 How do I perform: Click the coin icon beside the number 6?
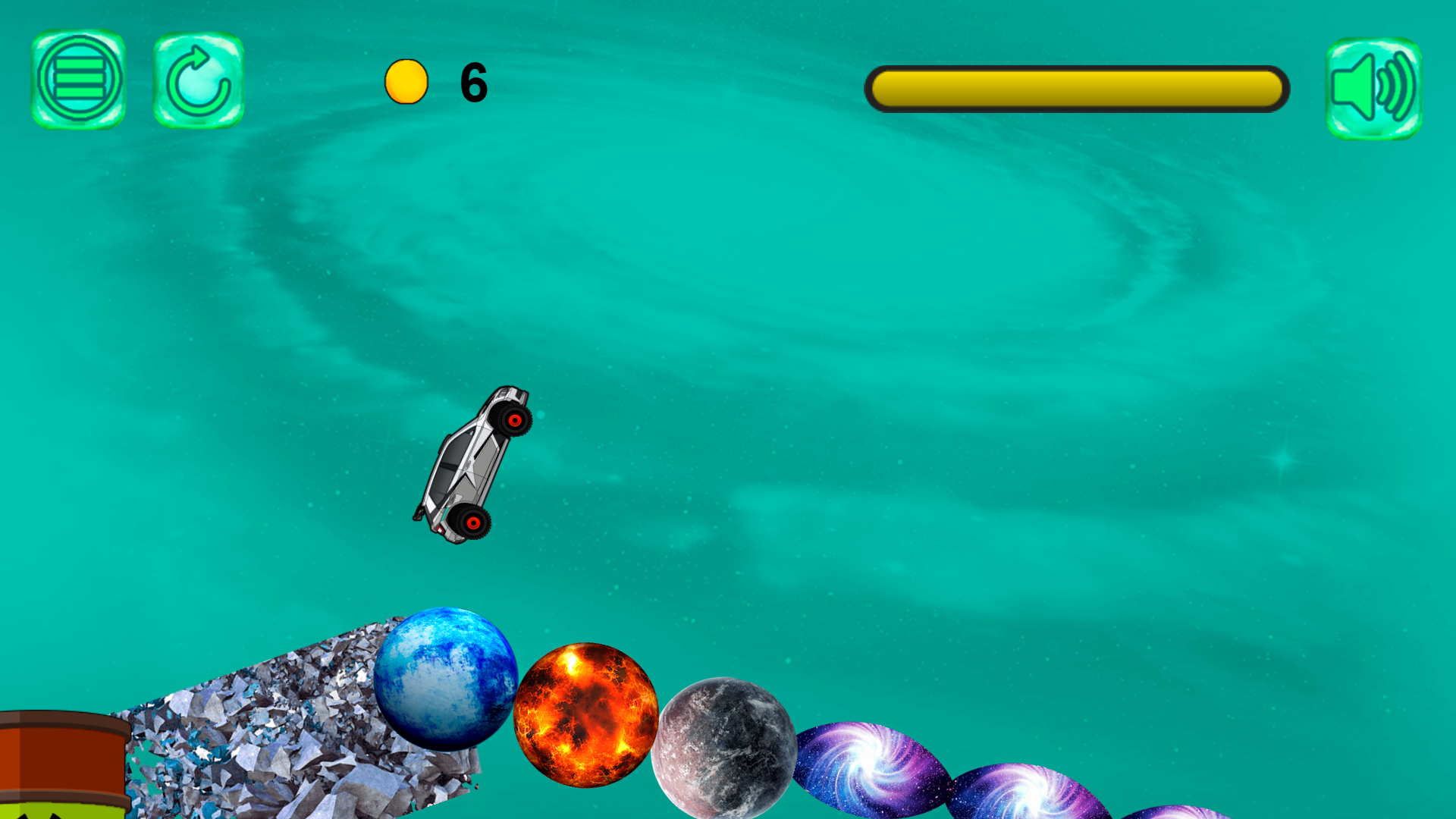pos(406,81)
